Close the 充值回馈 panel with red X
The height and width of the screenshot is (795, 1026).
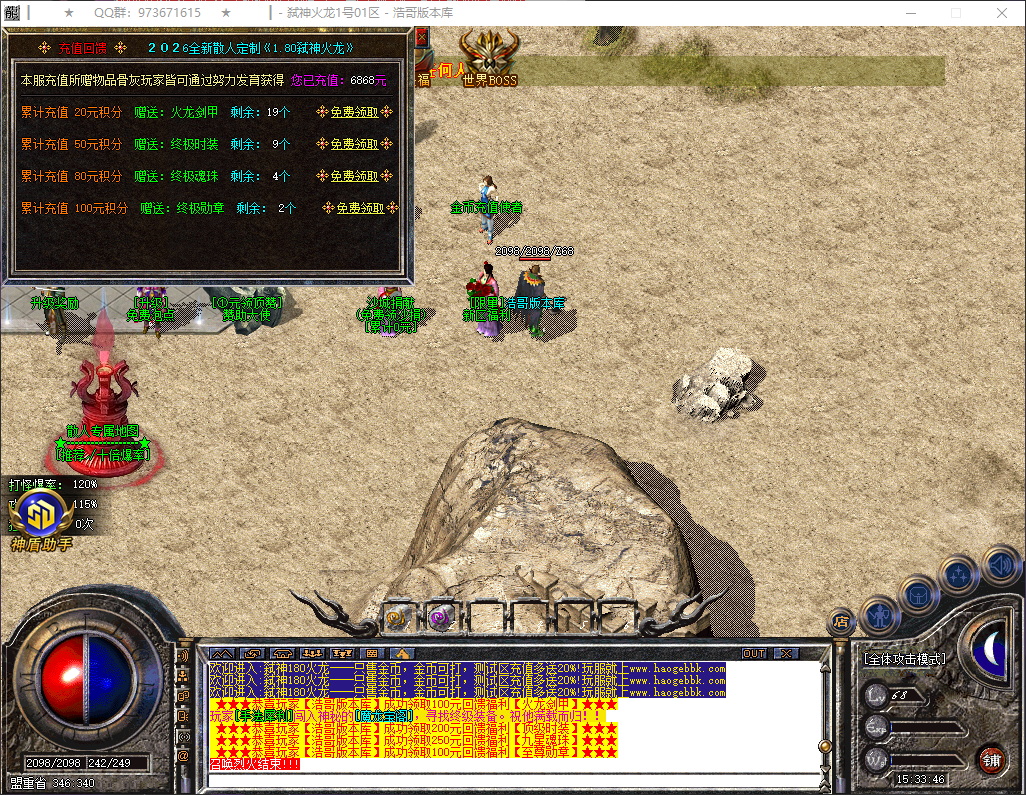(421, 38)
